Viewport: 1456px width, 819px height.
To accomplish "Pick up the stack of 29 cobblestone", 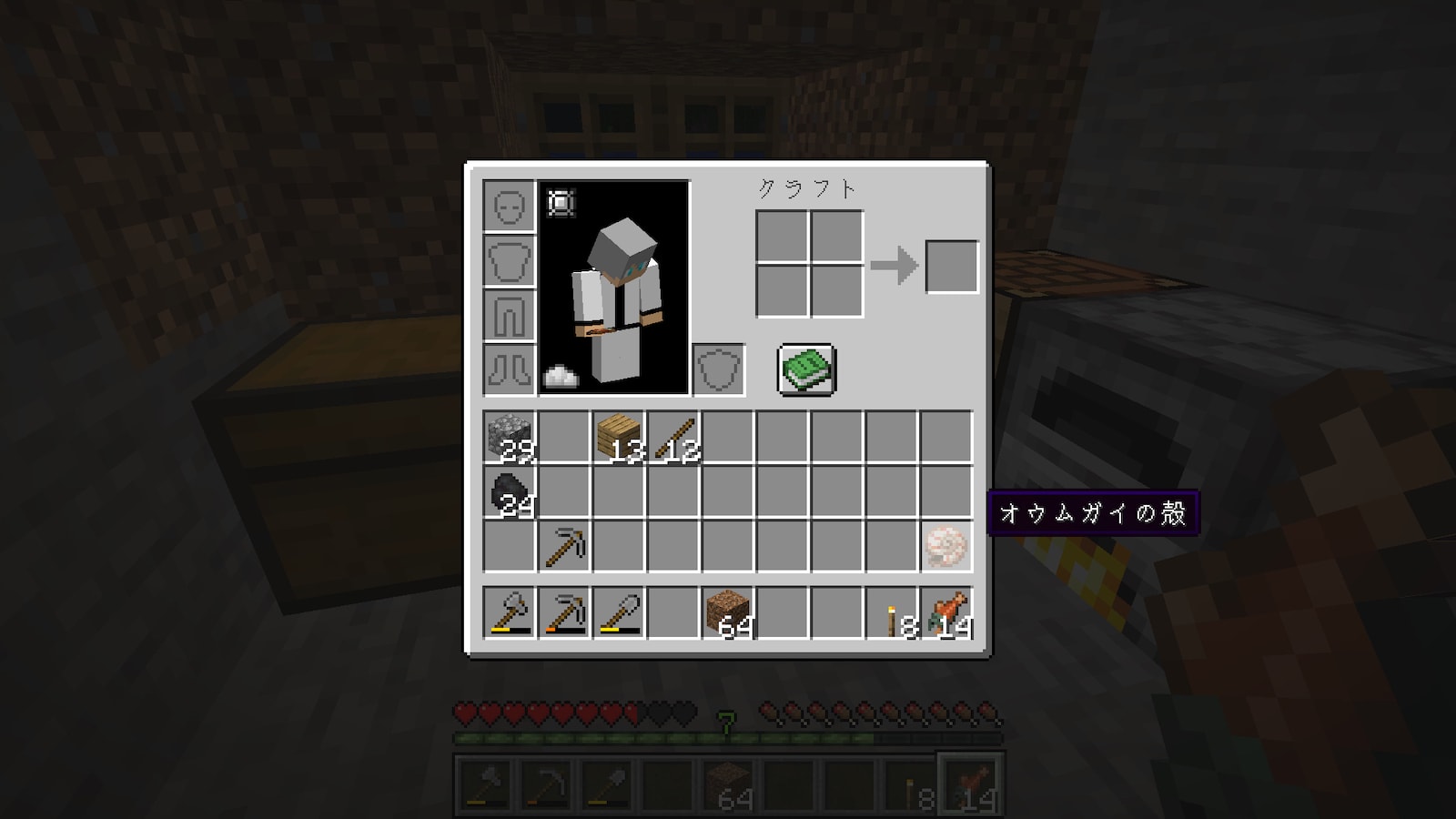I will pyautogui.click(x=510, y=438).
